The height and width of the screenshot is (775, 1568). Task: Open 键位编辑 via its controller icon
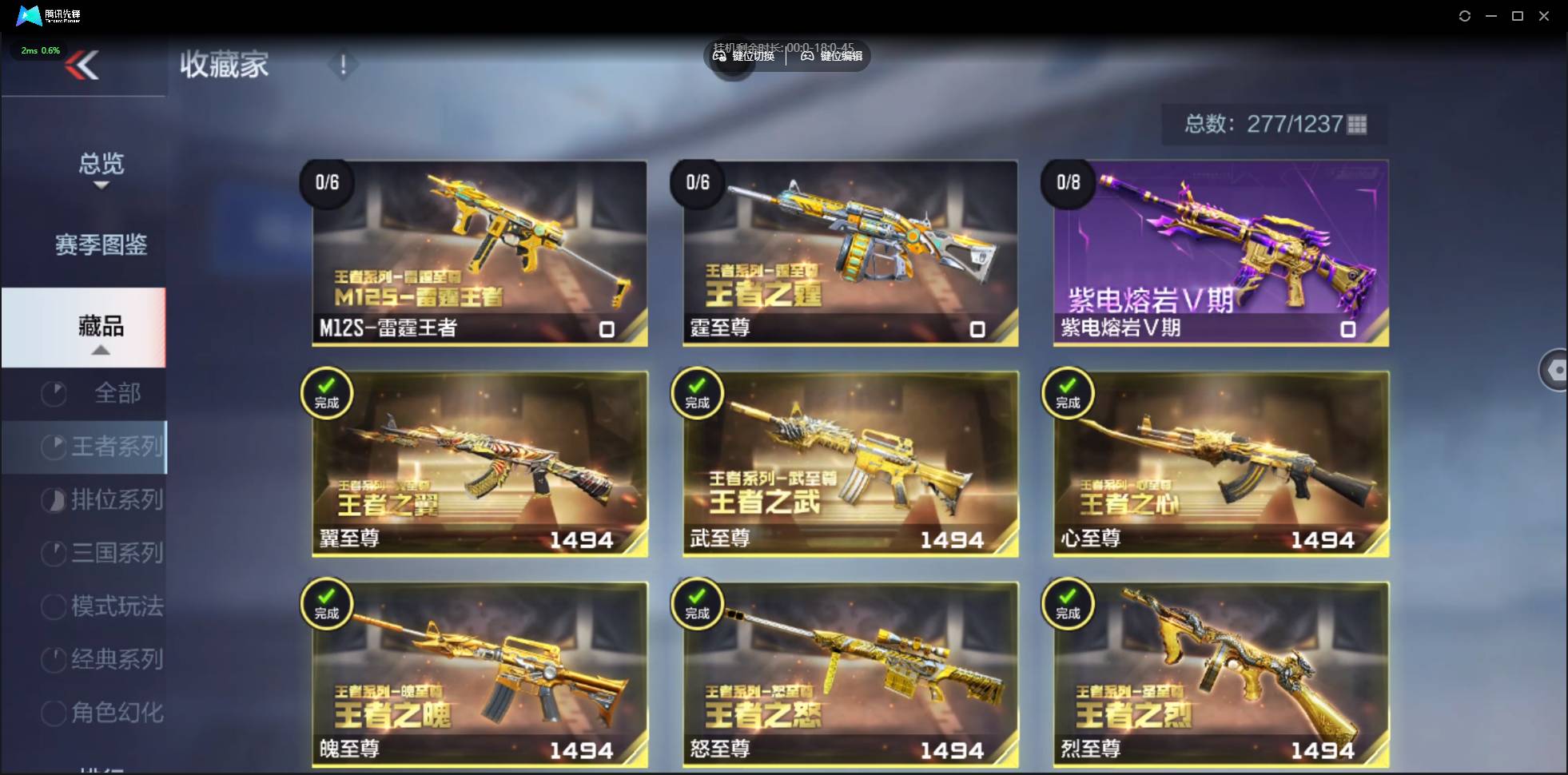pos(806,56)
